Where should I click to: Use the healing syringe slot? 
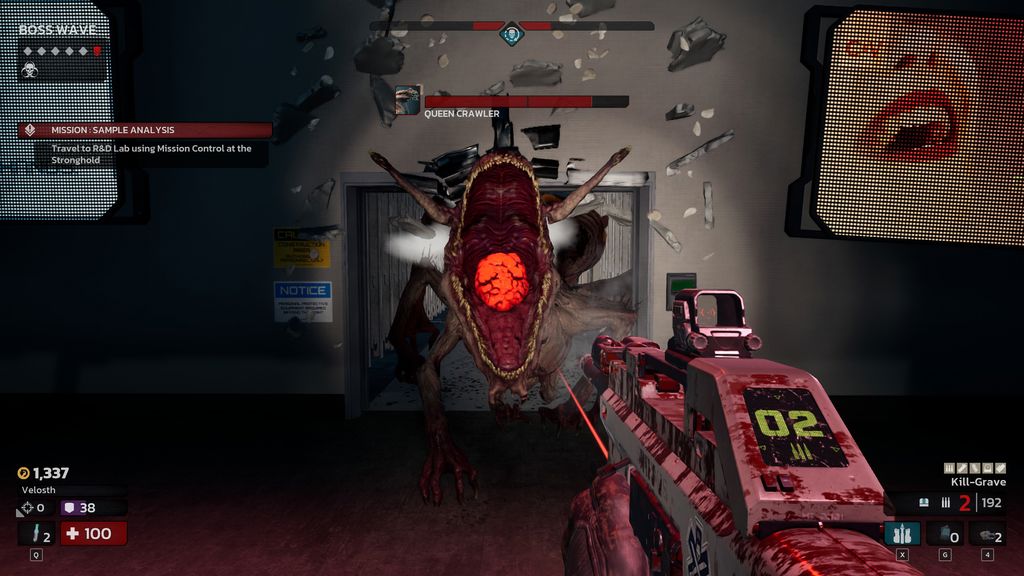tap(36, 534)
